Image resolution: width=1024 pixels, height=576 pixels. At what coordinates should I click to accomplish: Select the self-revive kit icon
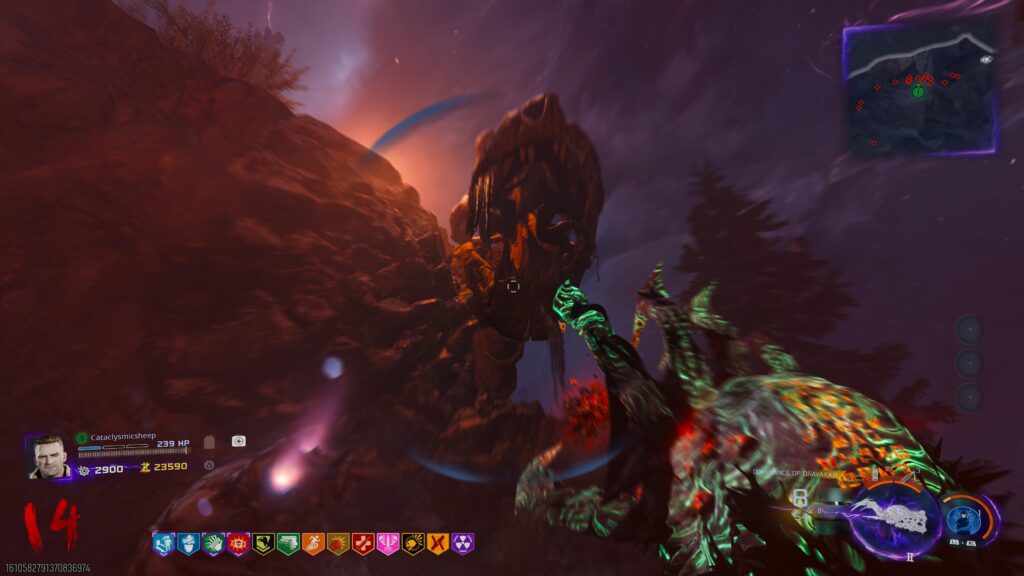(x=238, y=441)
